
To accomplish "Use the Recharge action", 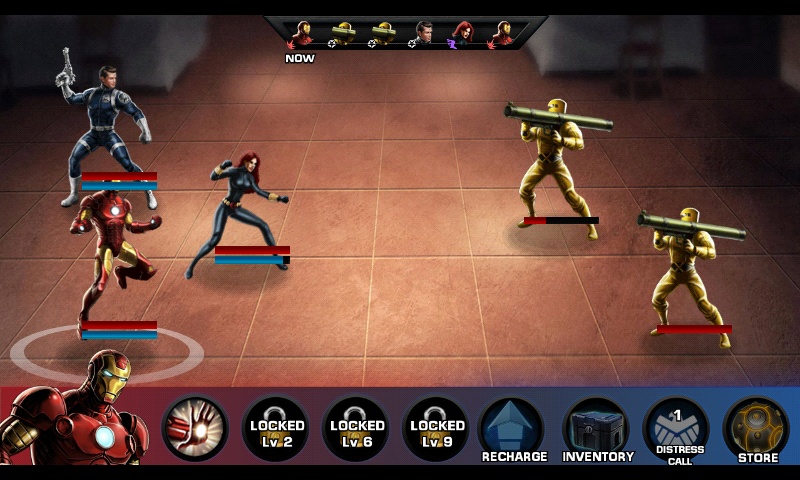I will (514, 429).
